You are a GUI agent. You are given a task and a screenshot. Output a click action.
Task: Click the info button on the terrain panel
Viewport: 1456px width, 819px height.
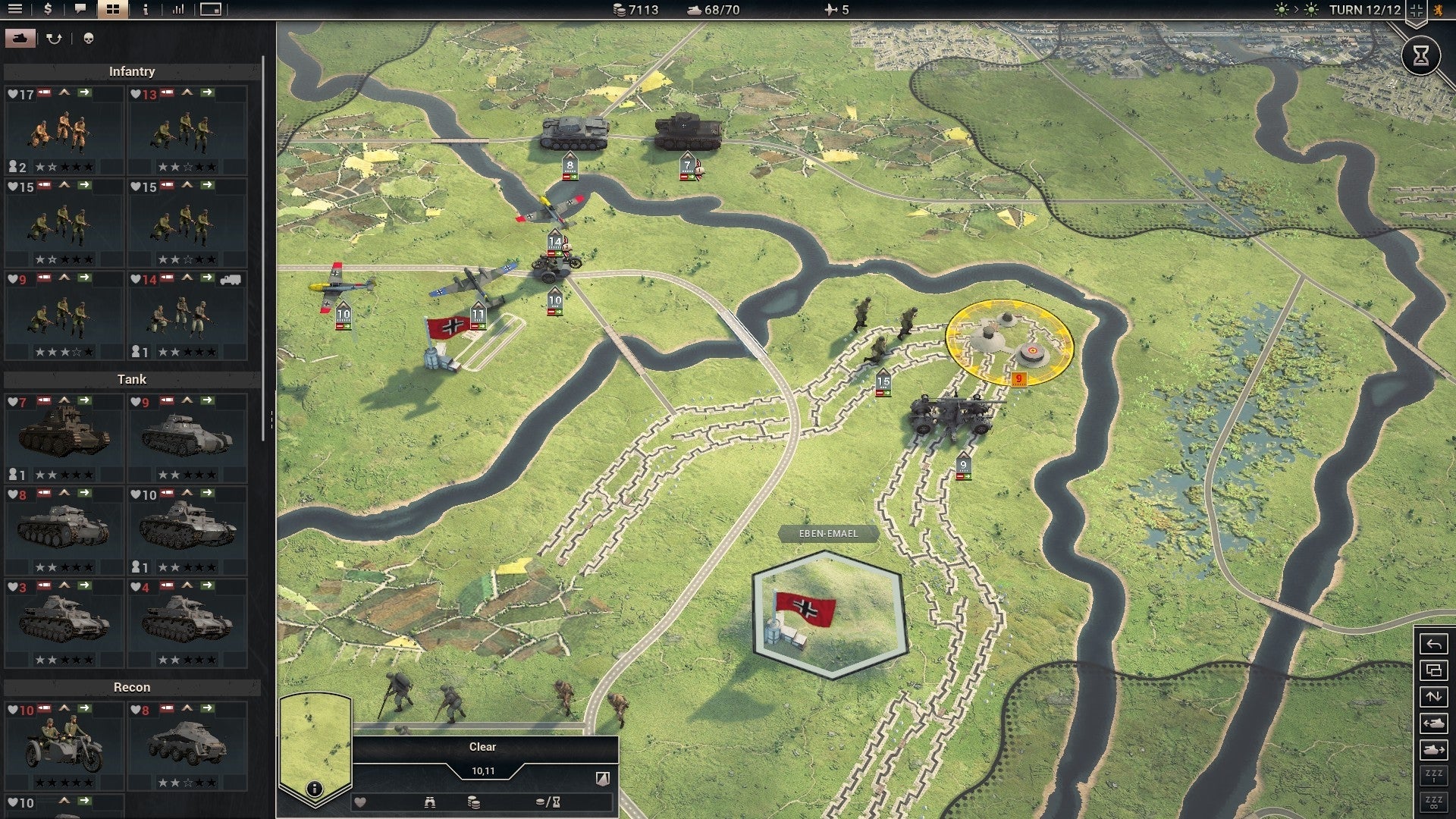pyautogui.click(x=313, y=787)
